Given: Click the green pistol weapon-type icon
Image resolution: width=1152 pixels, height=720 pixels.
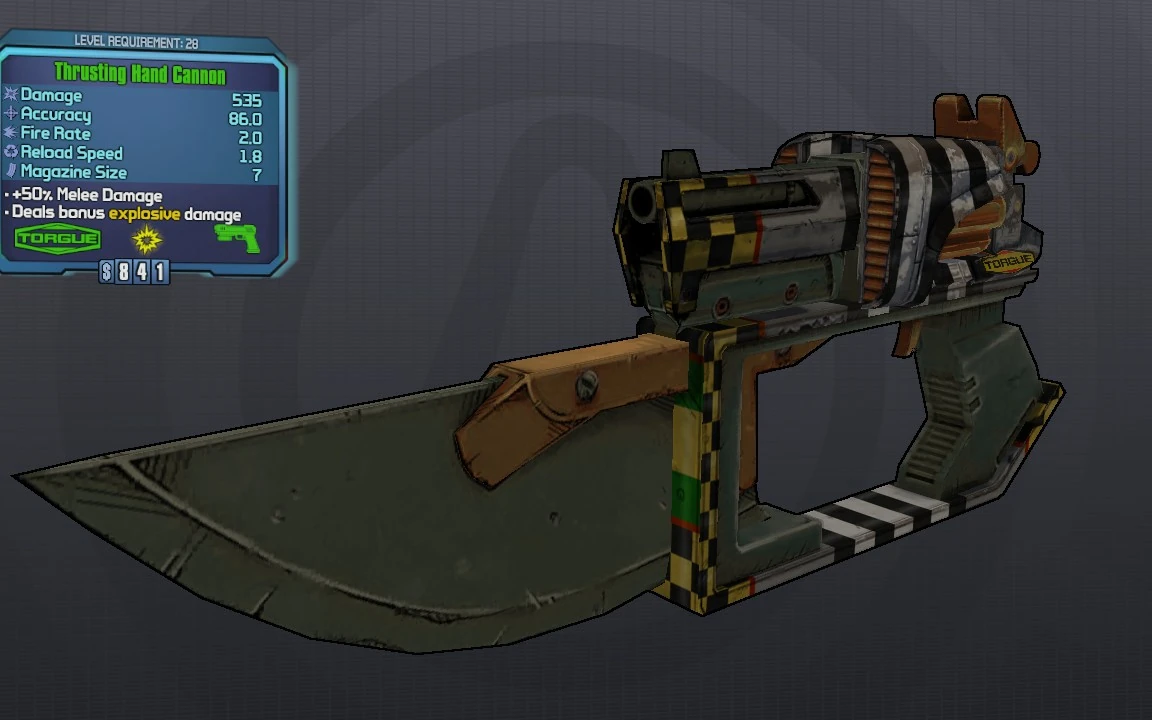Looking at the screenshot, I should click(x=237, y=238).
